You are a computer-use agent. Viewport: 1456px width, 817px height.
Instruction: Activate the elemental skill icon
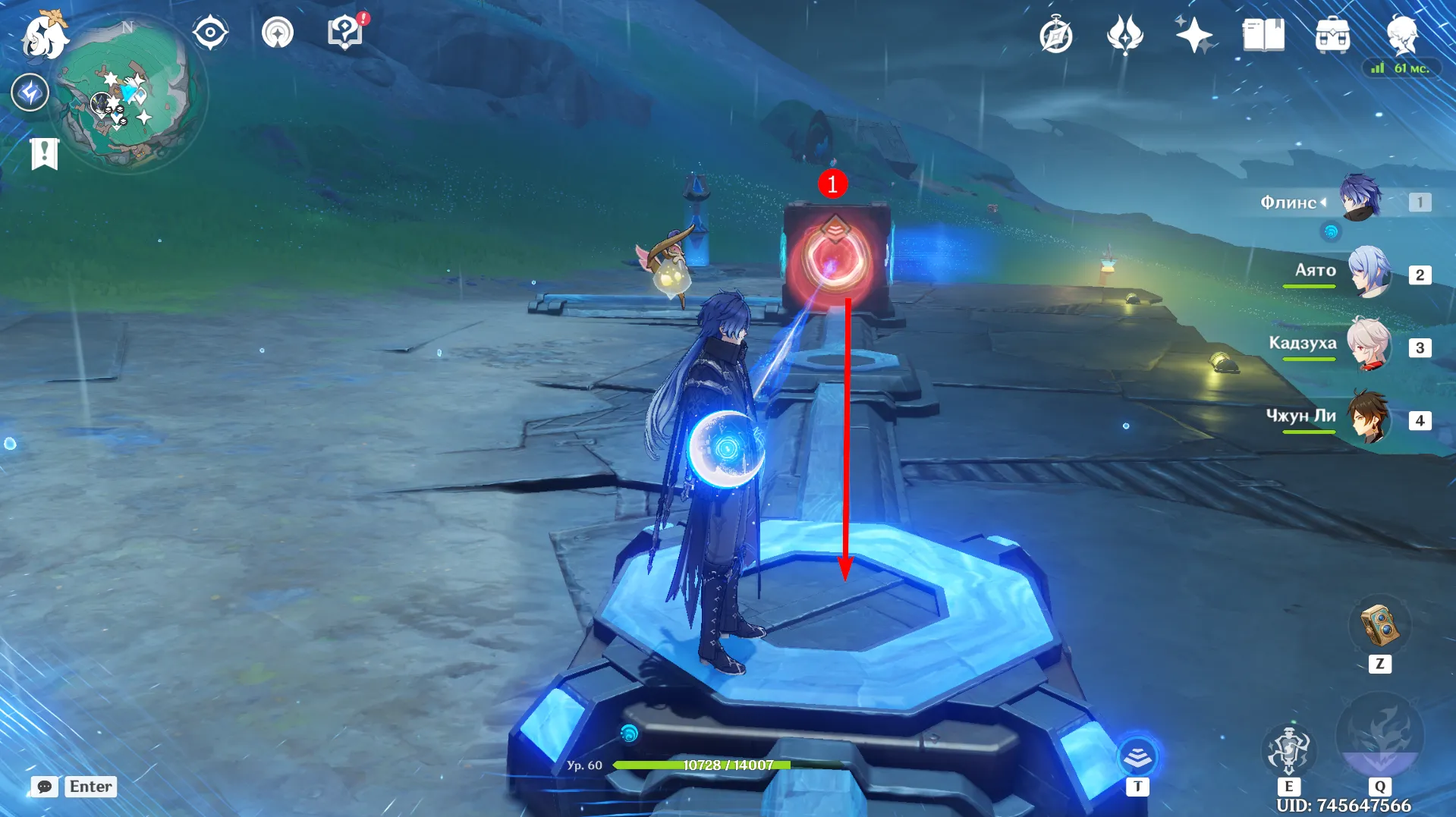point(1288,749)
